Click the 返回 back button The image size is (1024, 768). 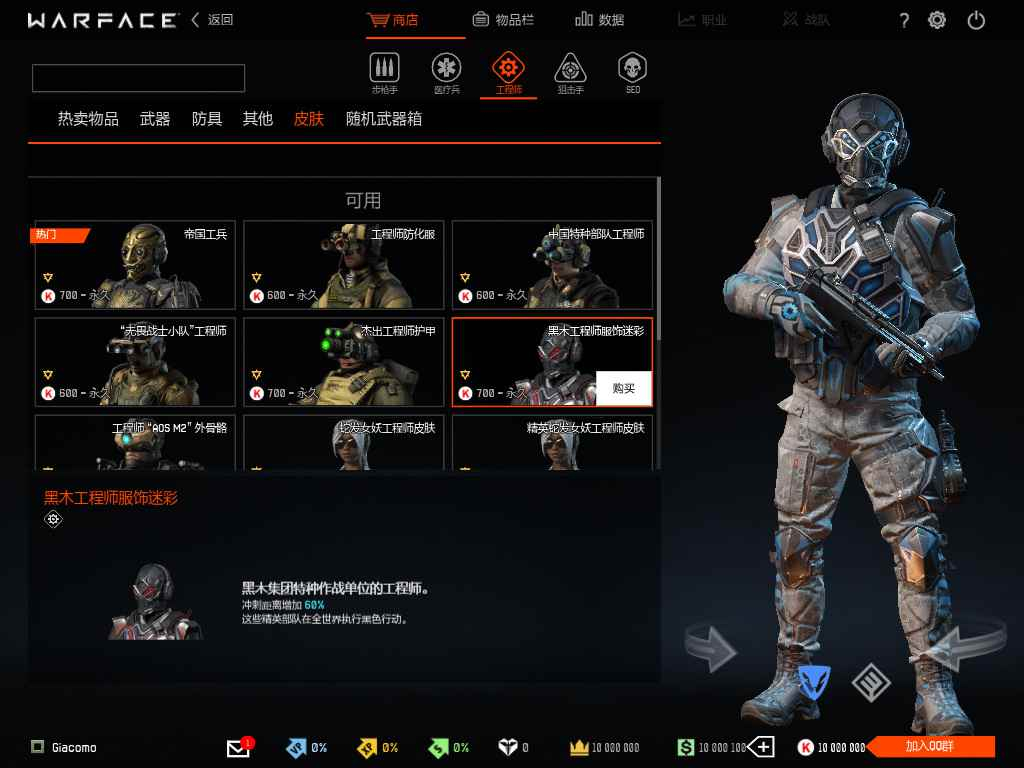[x=212, y=20]
